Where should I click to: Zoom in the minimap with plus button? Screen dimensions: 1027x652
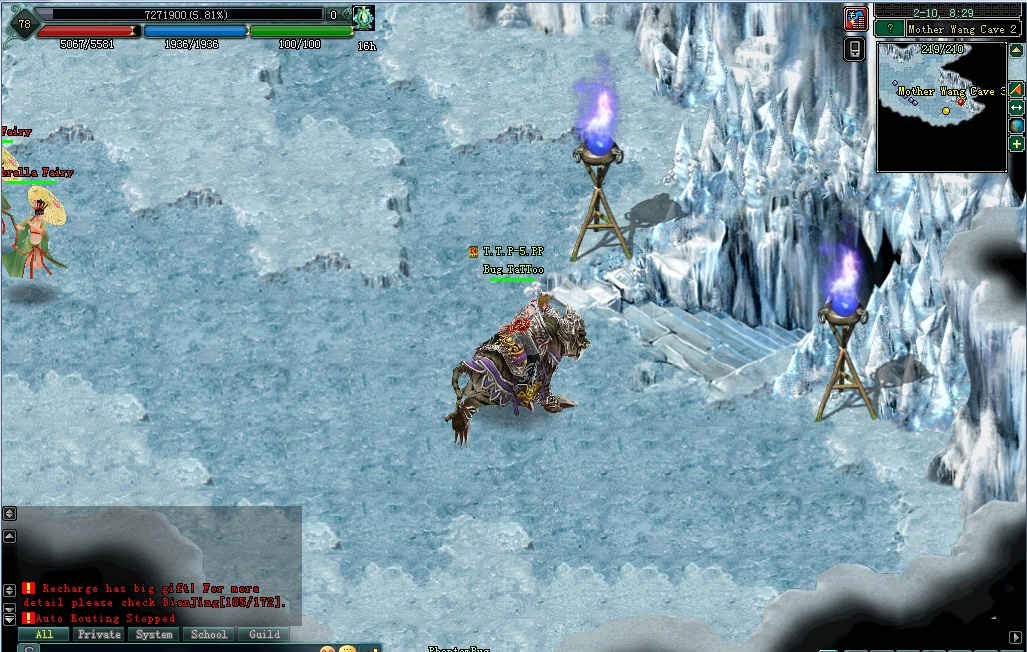click(x=1016, y=144)
